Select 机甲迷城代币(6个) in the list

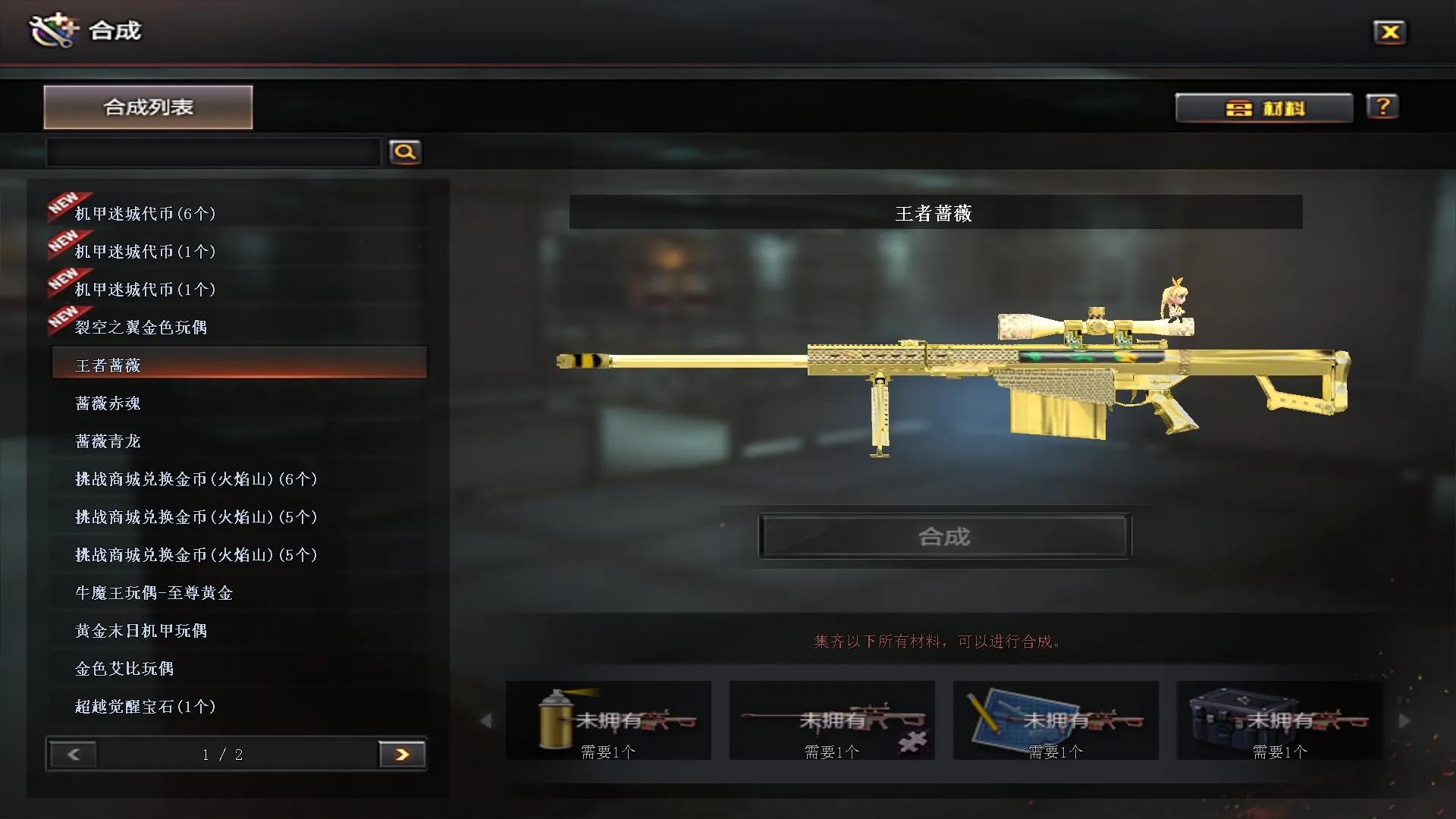coord(145,214)
